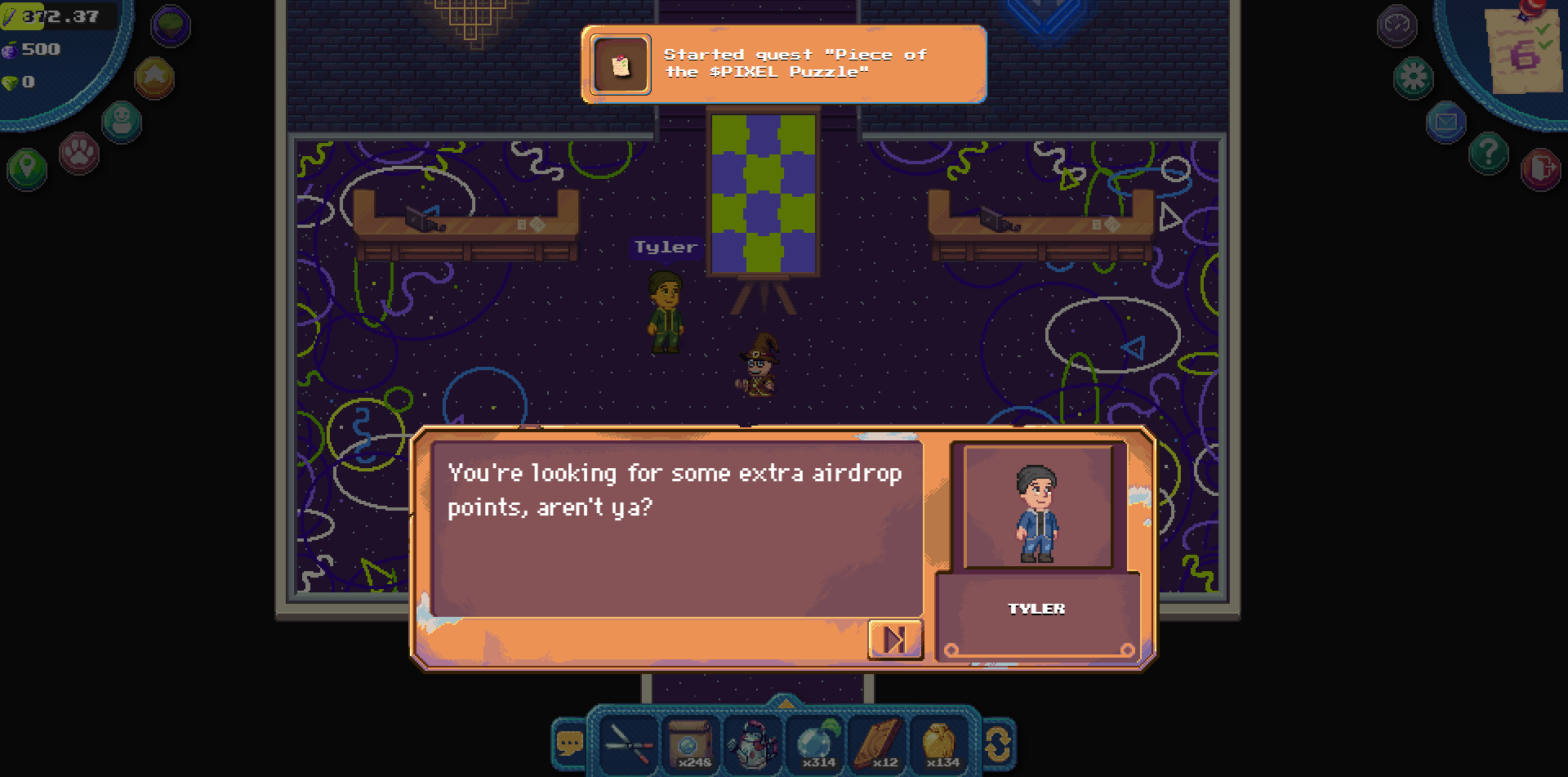The image size is (1568, 777).
Task: Select the wooden plank slot with x12
Action: pos(879,744)
